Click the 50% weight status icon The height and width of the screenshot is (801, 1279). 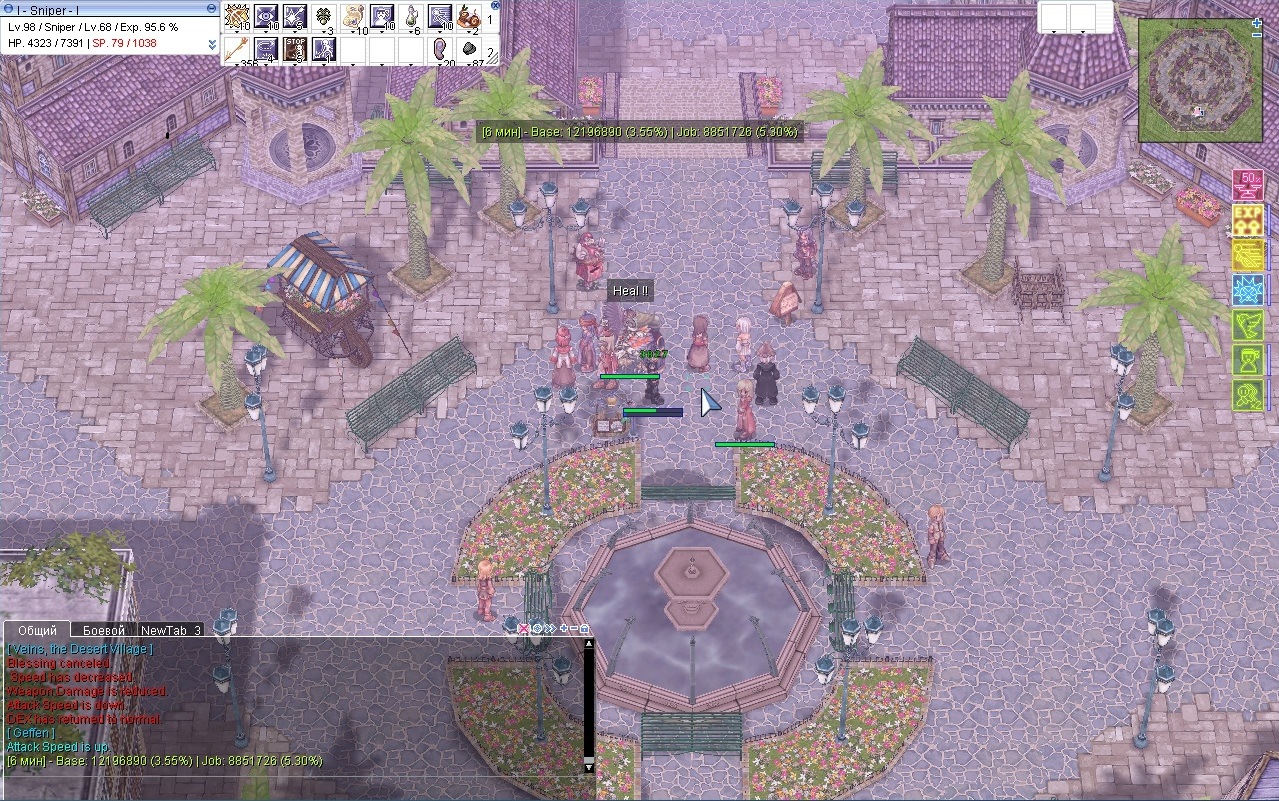[x=1248, y=185]
